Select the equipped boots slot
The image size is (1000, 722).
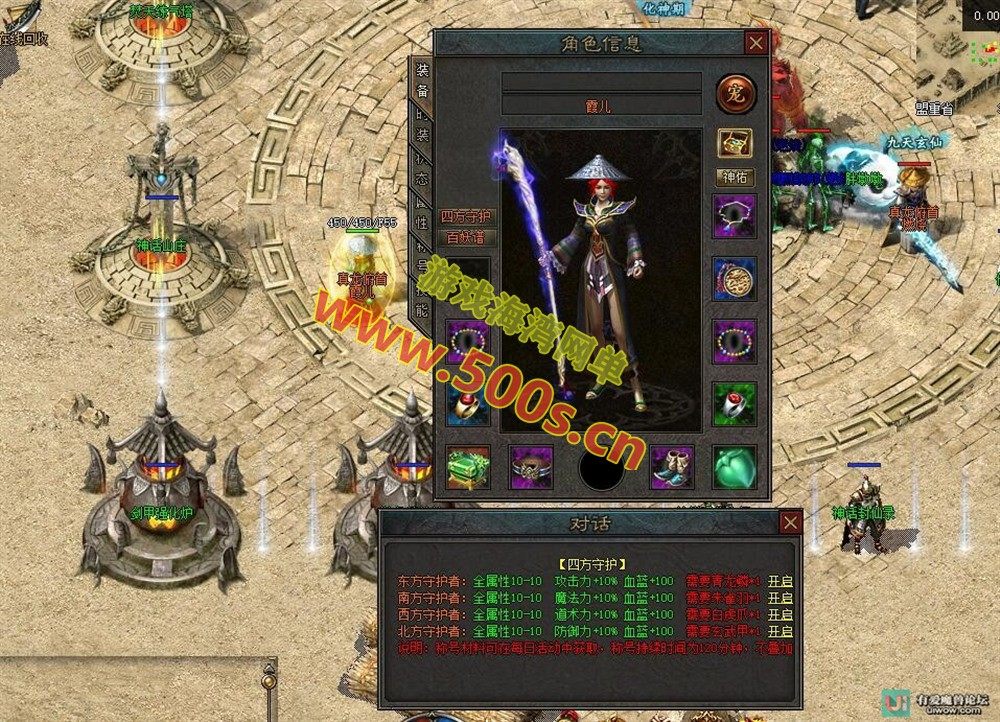[x=672, y=467]
